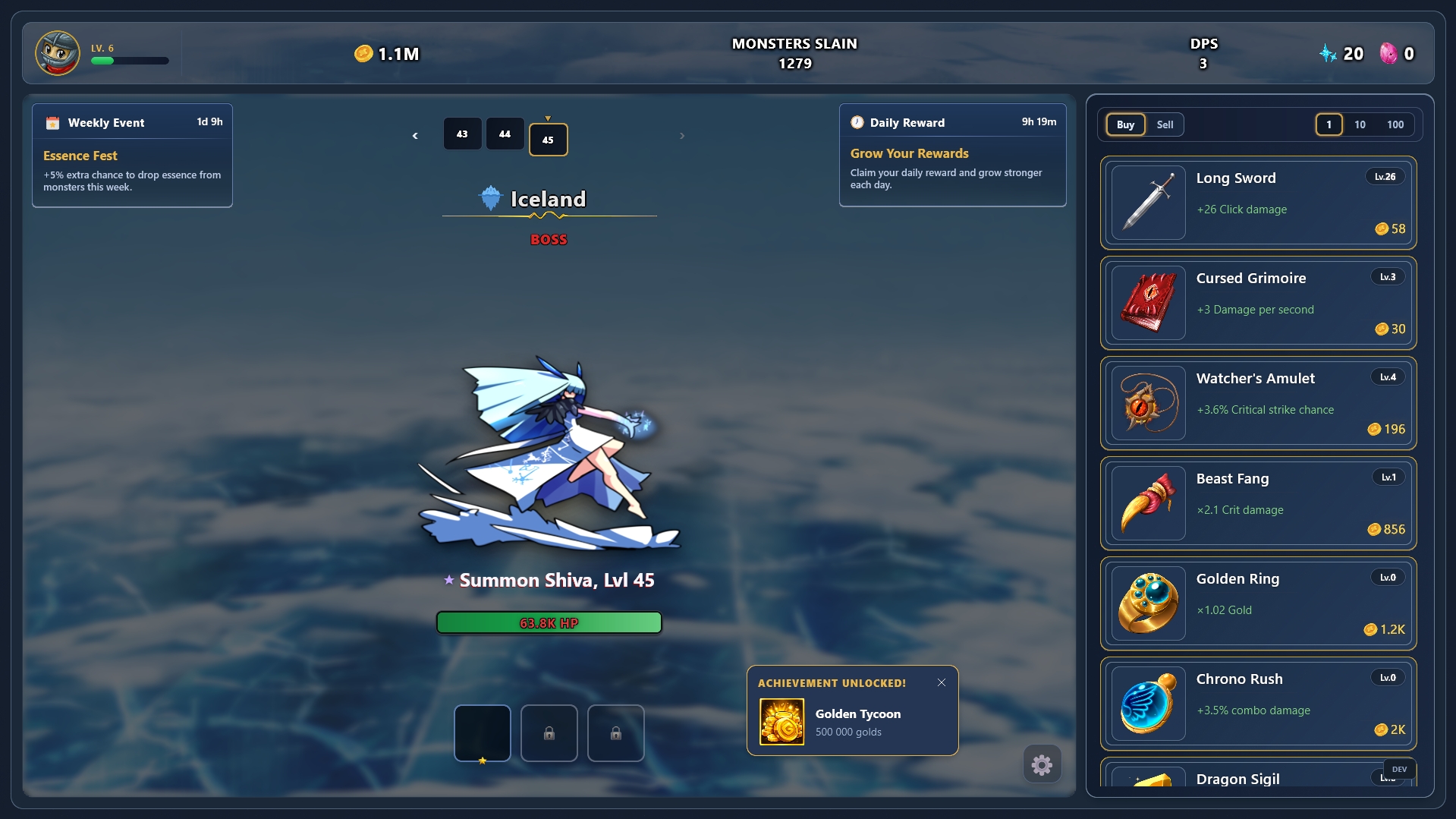Viewport: 1456px width, 819px height.
Task: Switch the shop to Sell mode
Action: (1165, 124)
